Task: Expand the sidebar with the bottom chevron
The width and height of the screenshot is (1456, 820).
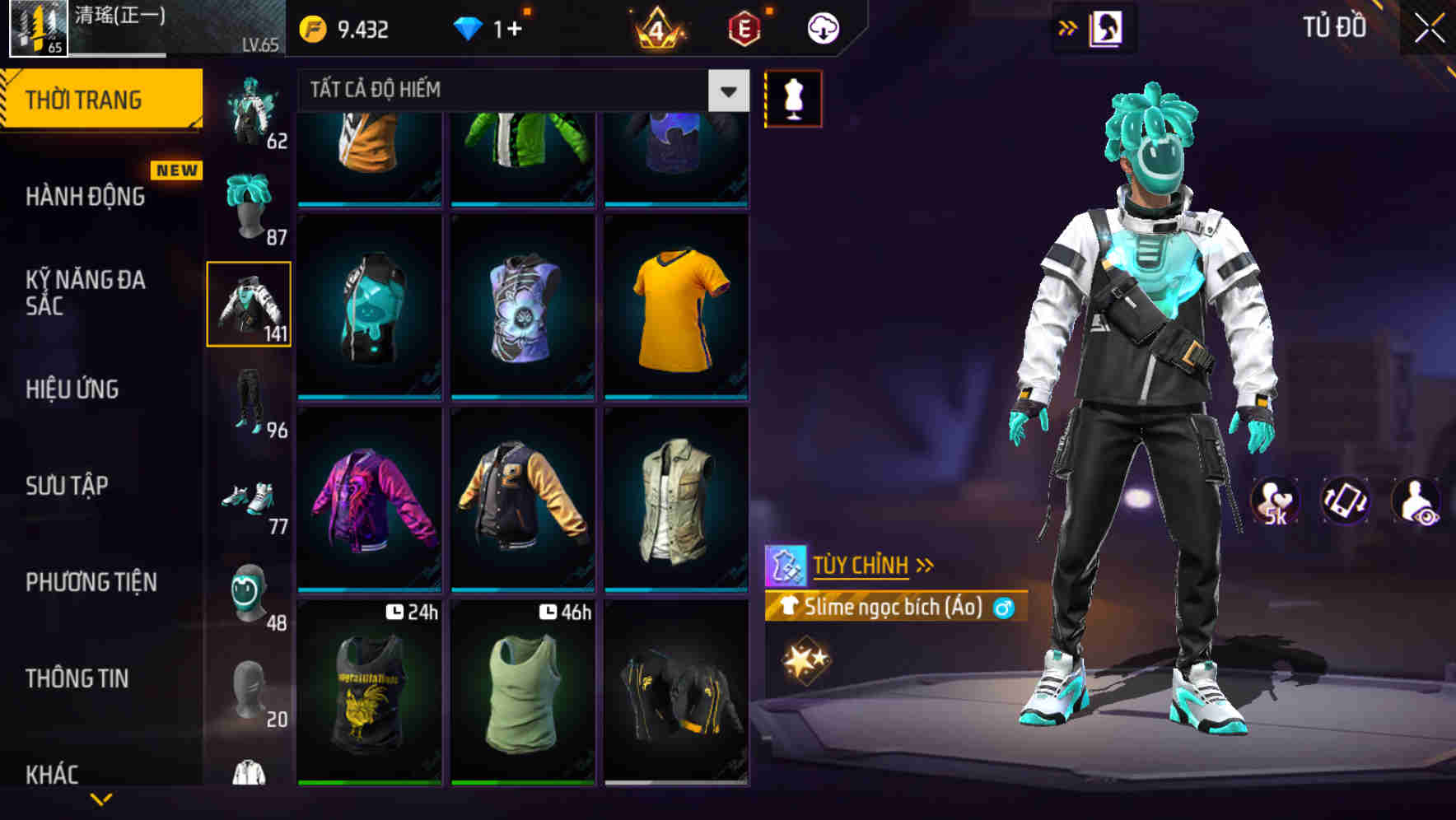Action: click(103, 797)
